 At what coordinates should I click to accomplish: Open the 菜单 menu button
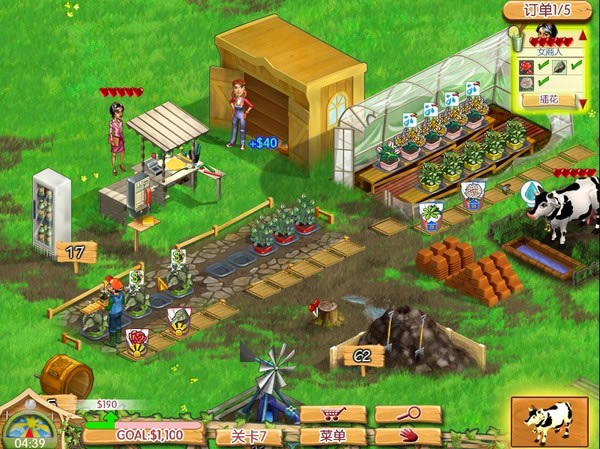pos(332,437)
